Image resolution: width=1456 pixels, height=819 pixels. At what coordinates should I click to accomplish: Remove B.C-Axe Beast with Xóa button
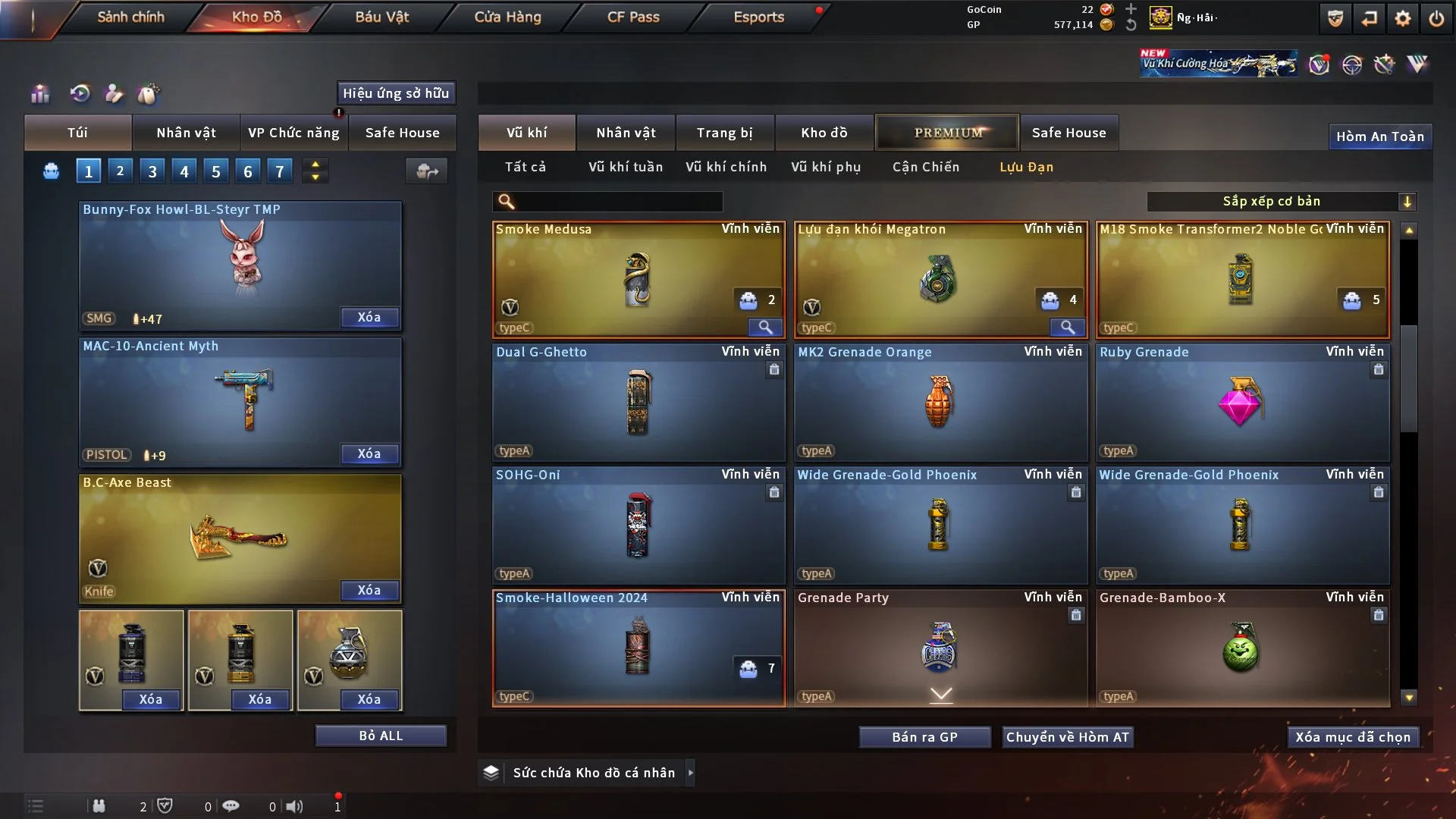click(369, 590)
